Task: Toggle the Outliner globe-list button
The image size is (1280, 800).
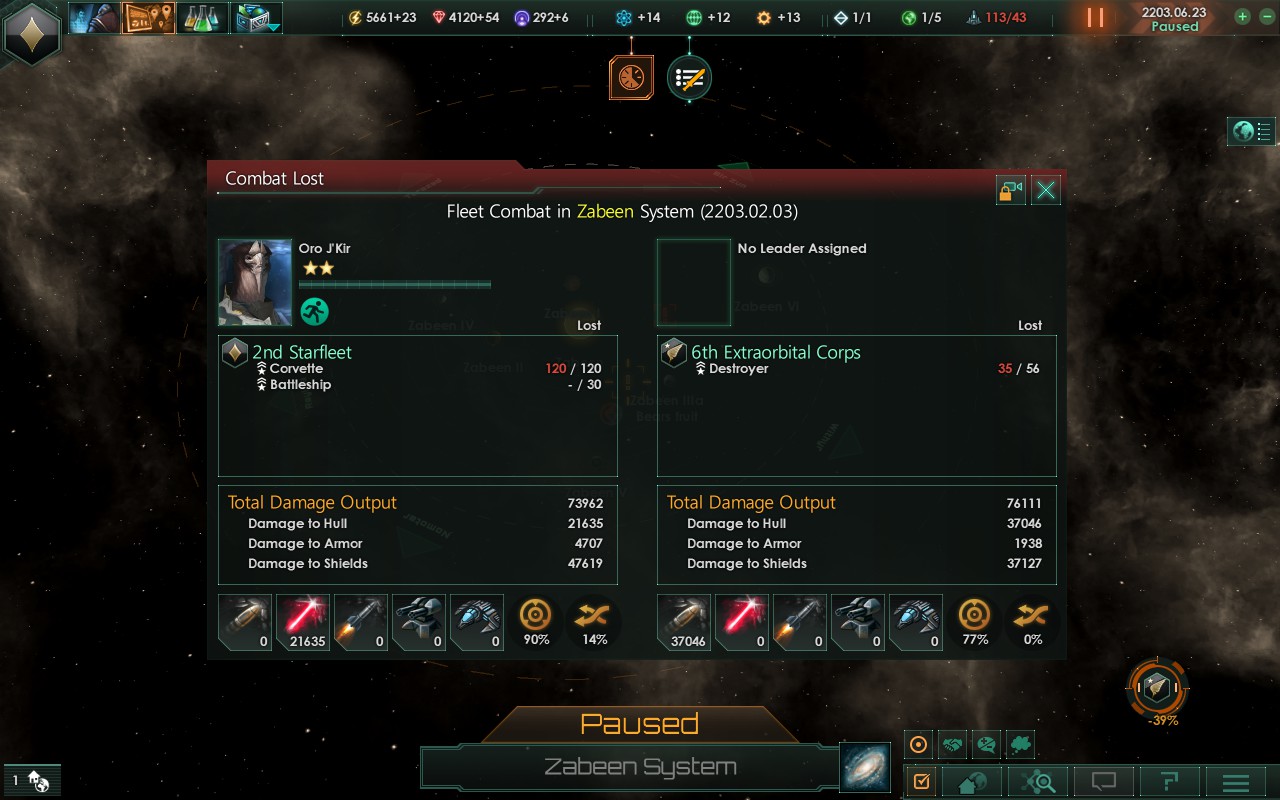Action: [x=1251, y=131]
